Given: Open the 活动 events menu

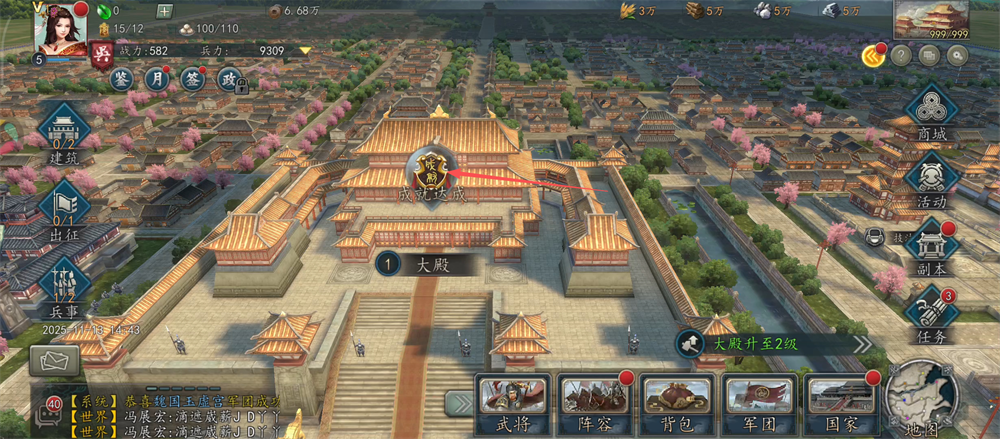Looking at the screenshot, I should [x=931, y=180].
